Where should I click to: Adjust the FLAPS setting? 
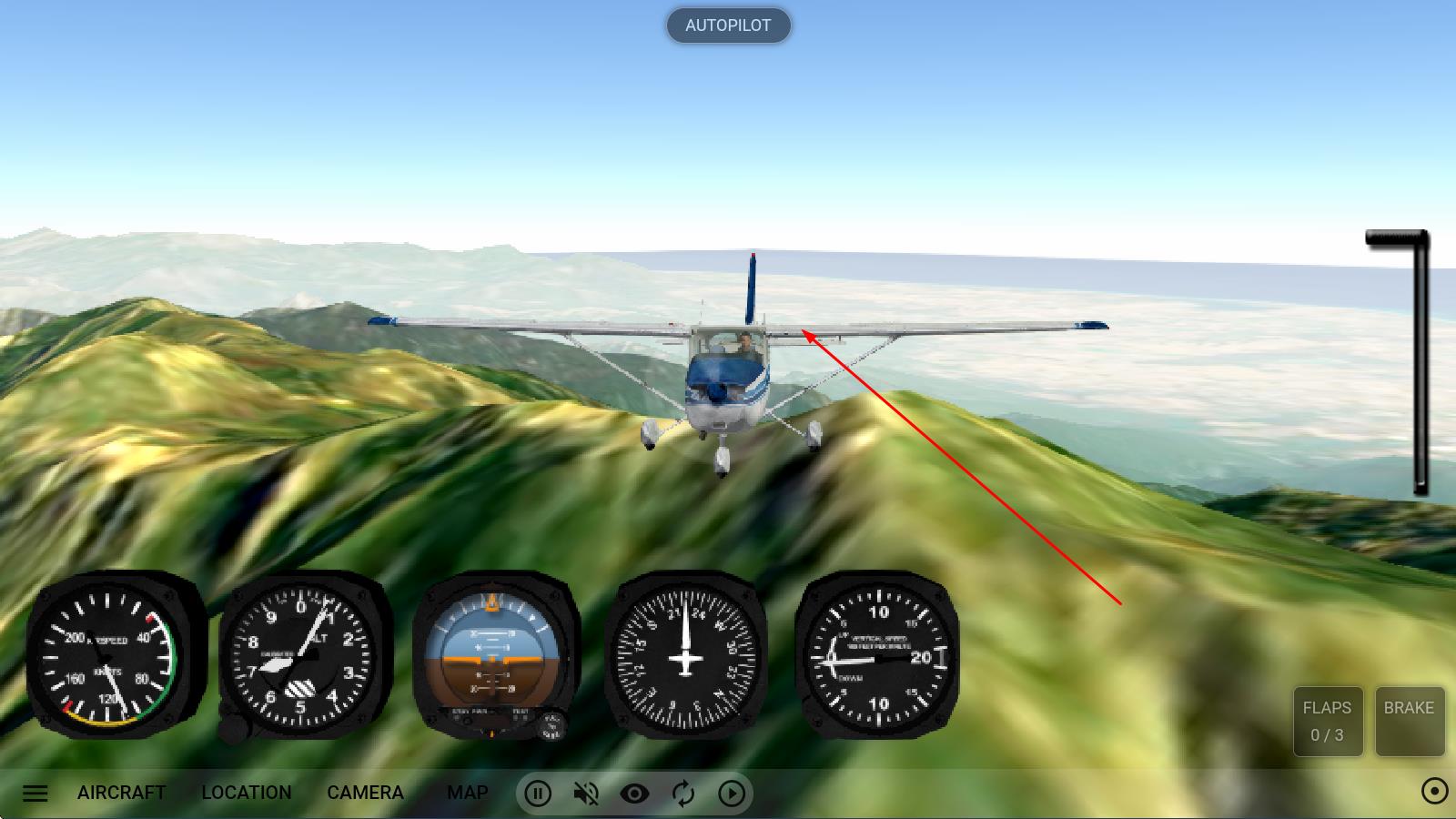1328,721
